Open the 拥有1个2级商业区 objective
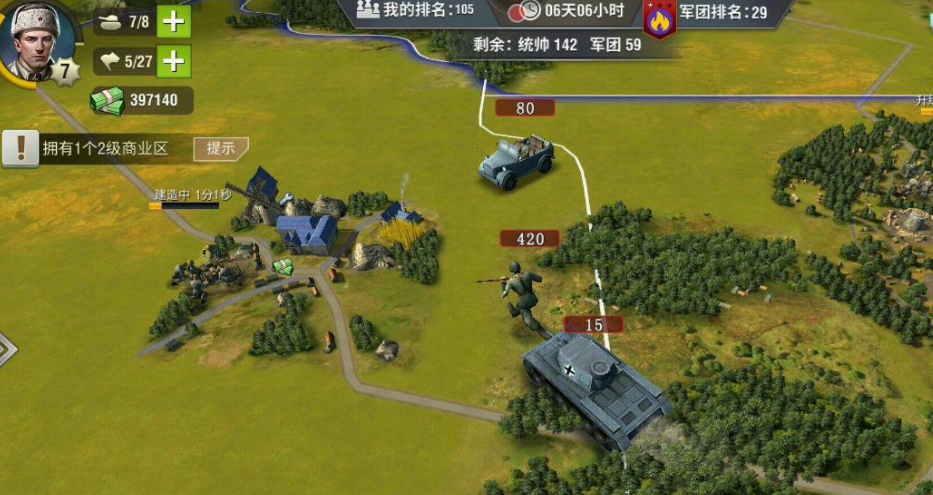Viewport: 933px width, 495px height. 104,149
